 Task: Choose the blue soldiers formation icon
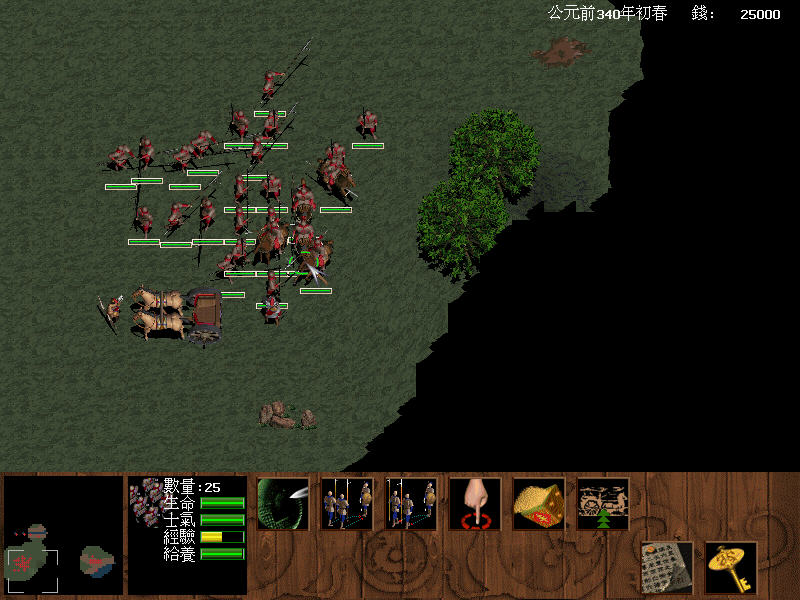click(x=411, y=503)
